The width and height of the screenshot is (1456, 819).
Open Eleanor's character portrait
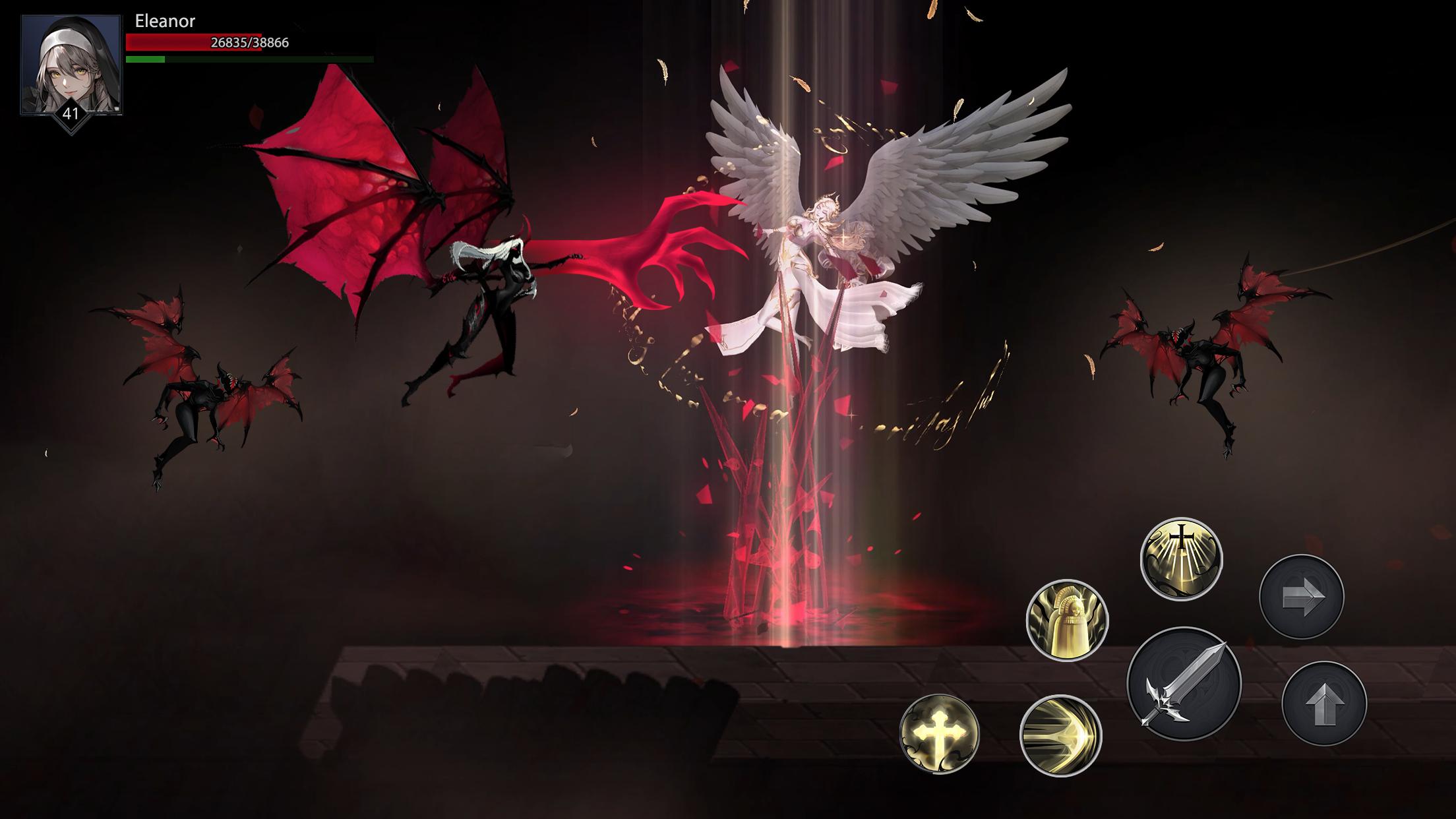(71, 65)
